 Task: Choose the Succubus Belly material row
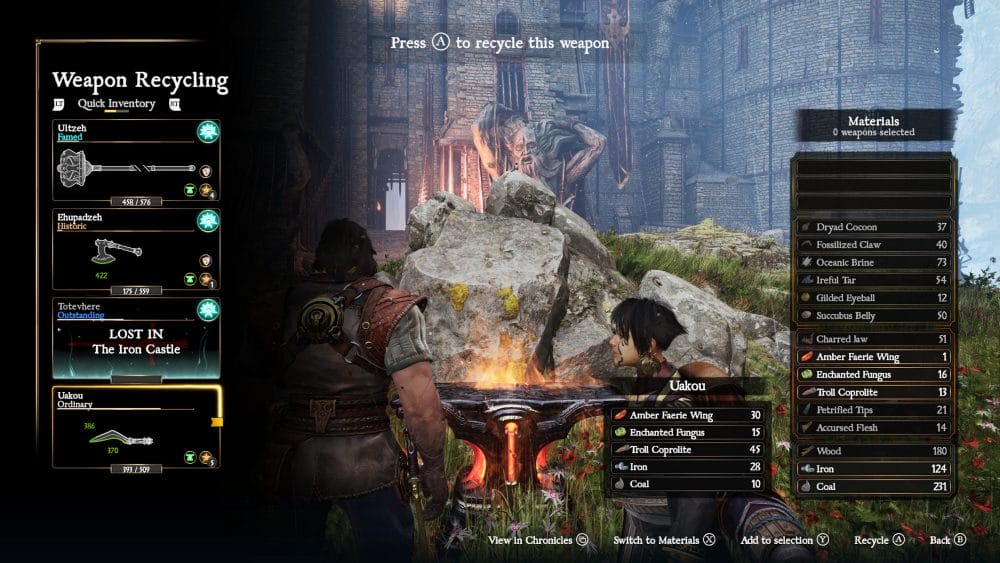point(874,315)
